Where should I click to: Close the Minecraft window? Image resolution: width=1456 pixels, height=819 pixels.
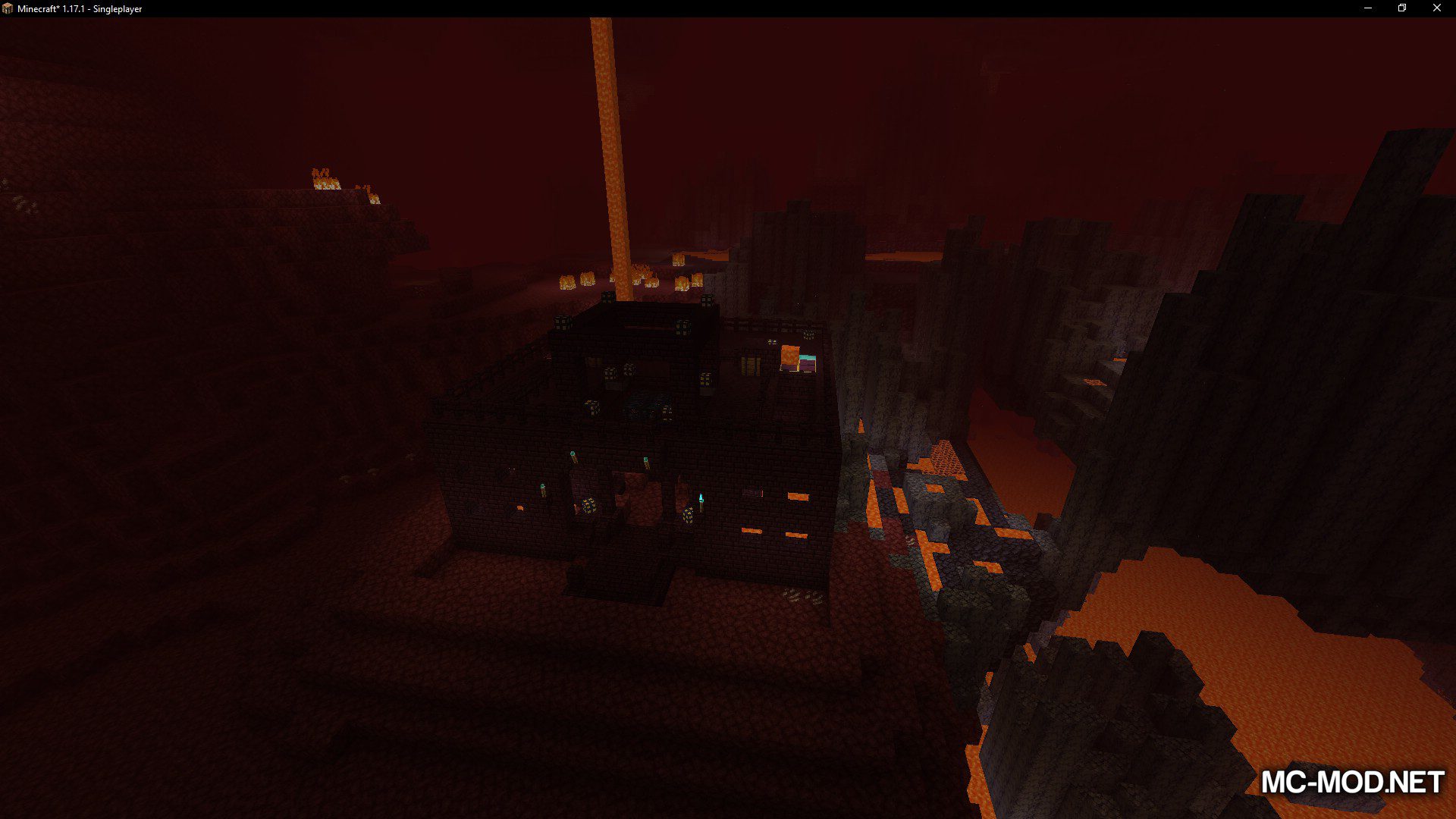click(1436, 8)
